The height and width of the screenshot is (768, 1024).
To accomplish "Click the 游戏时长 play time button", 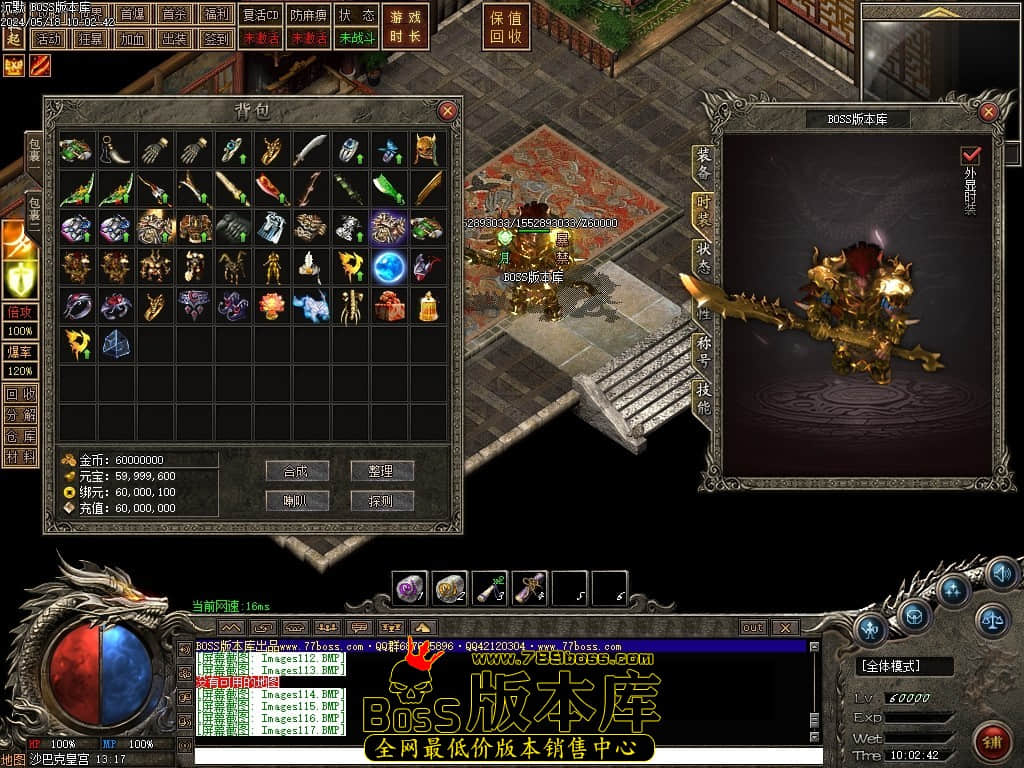I will pos(406,27).
